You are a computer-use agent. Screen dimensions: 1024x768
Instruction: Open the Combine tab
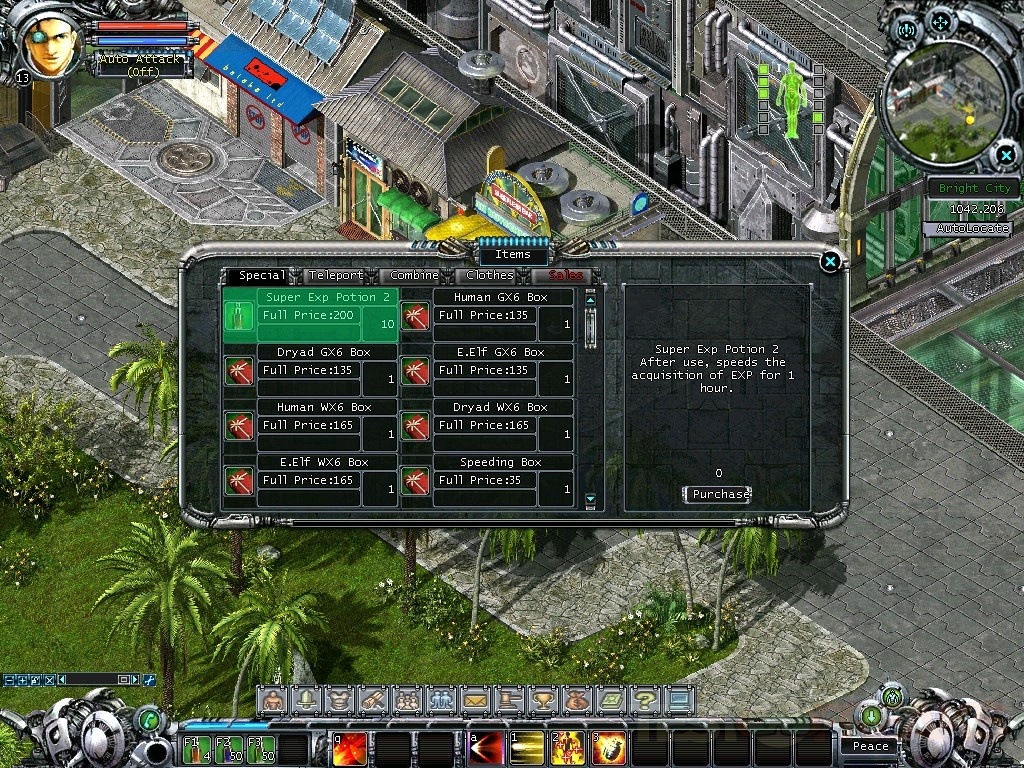(x=414, y=275)
